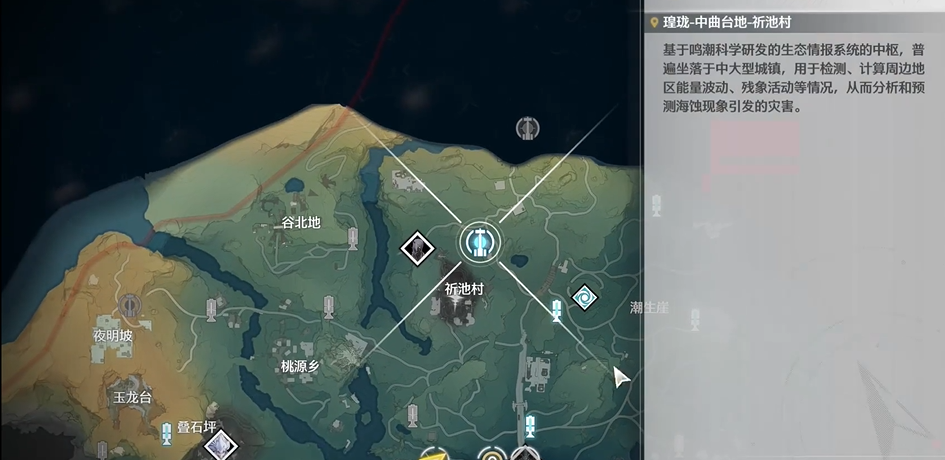Click the 玉龙台 location label

click(x=131, y=397)
